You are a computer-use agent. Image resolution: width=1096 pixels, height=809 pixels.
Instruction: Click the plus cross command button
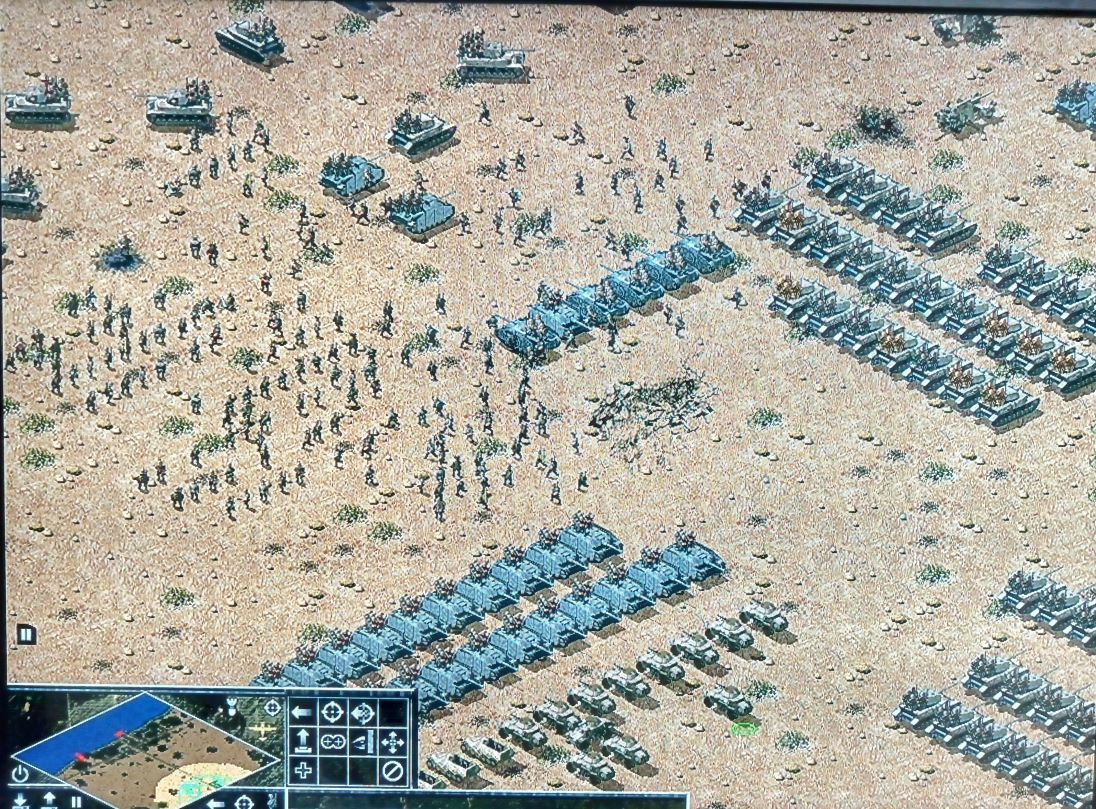303,771
